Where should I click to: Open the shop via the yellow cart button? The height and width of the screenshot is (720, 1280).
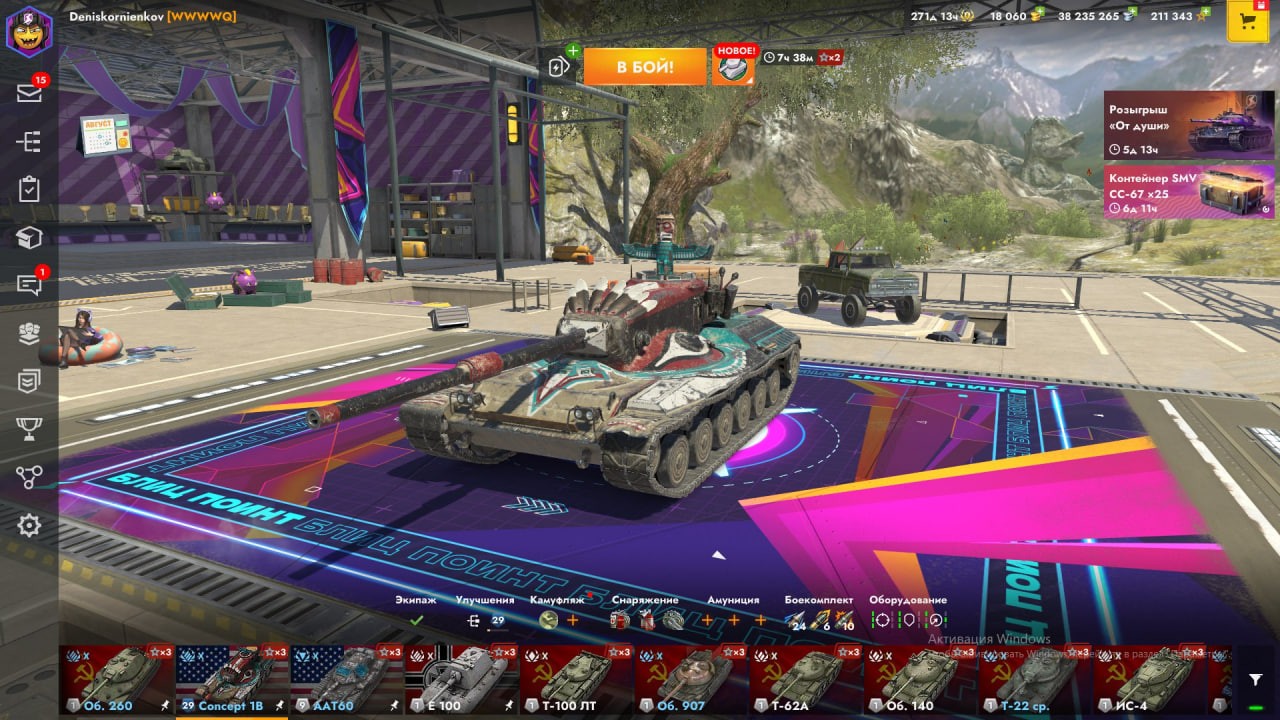click(x=1247, y=22)
